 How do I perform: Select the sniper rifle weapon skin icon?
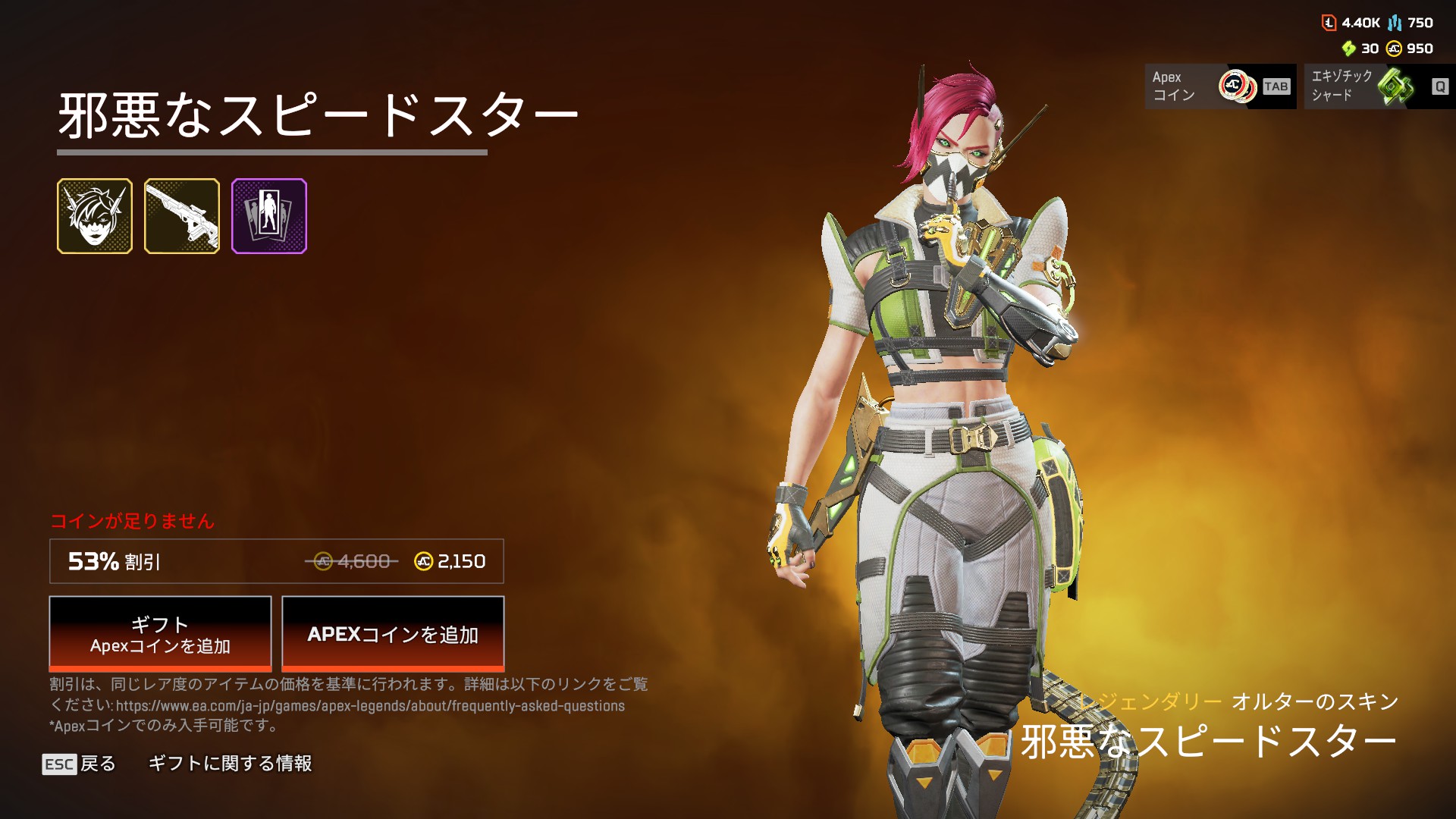click(x=182, y=216)
